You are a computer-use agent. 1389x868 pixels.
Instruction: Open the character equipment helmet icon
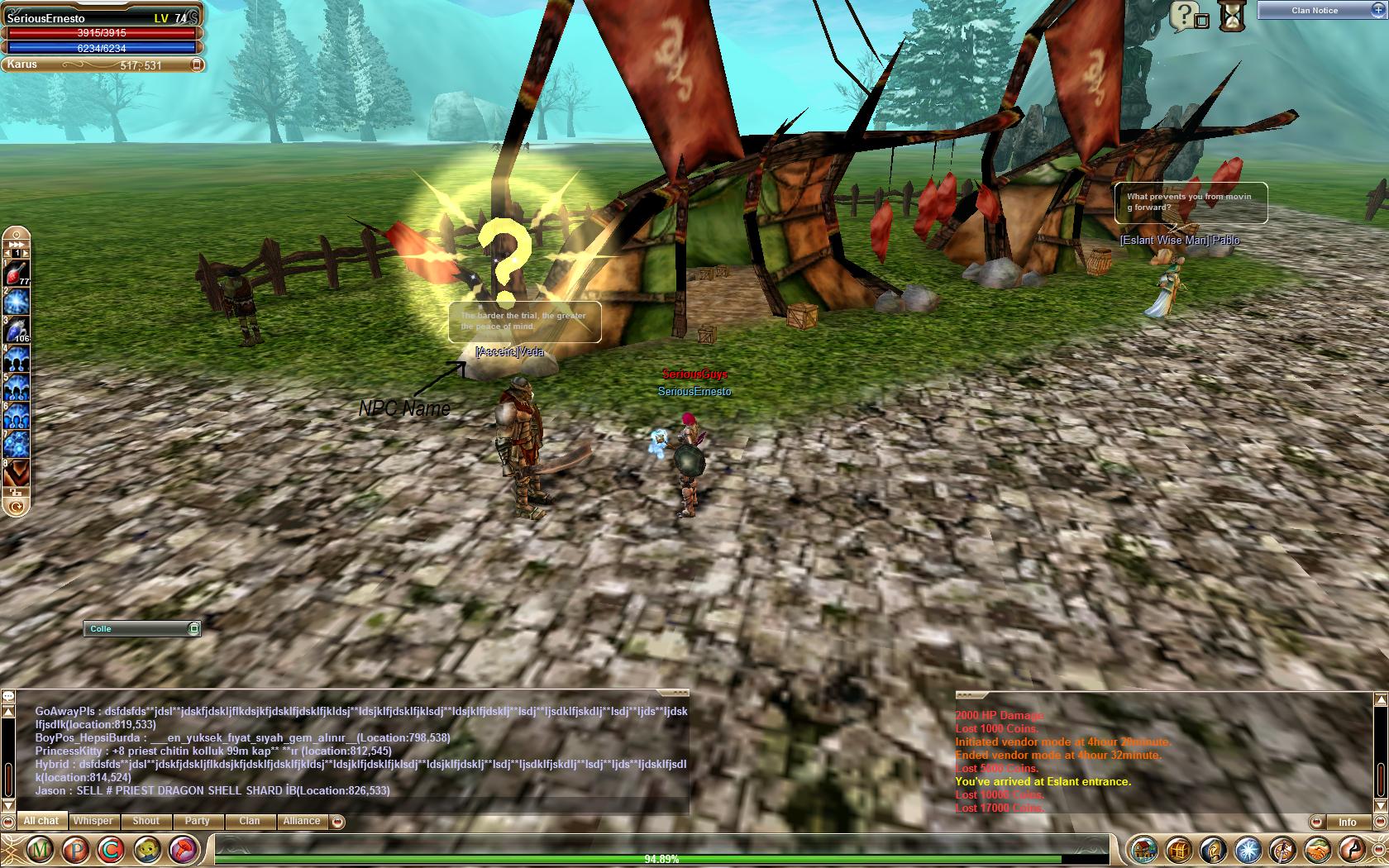pyautogui.click(x=1213, y=849)
